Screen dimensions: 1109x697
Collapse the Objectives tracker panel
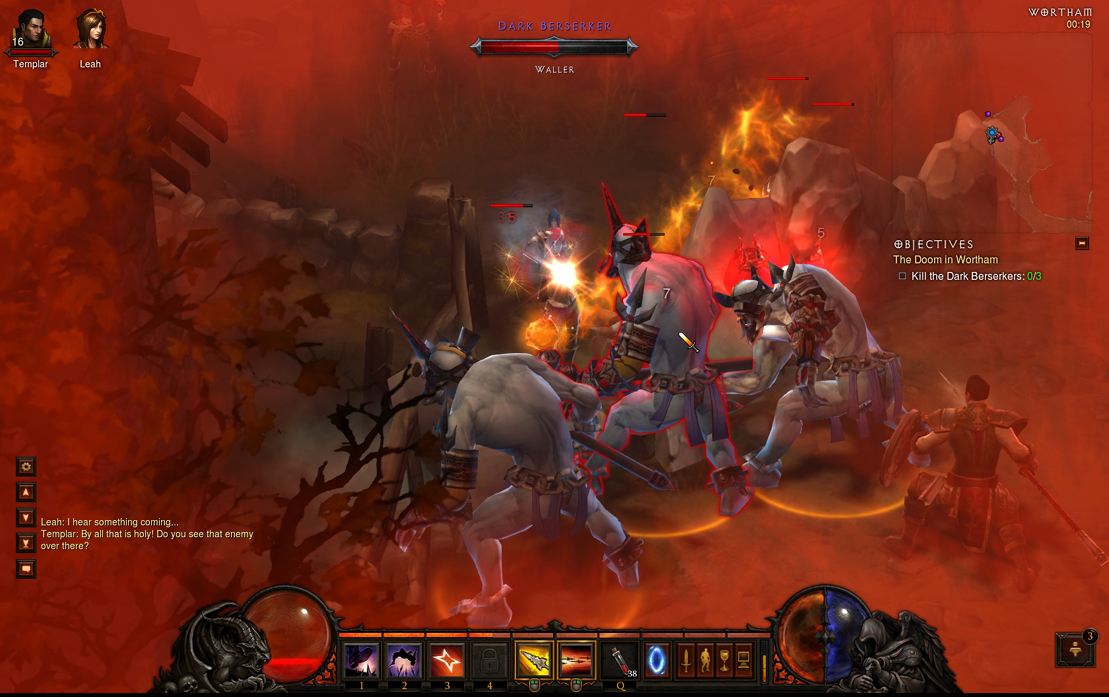1081,243
